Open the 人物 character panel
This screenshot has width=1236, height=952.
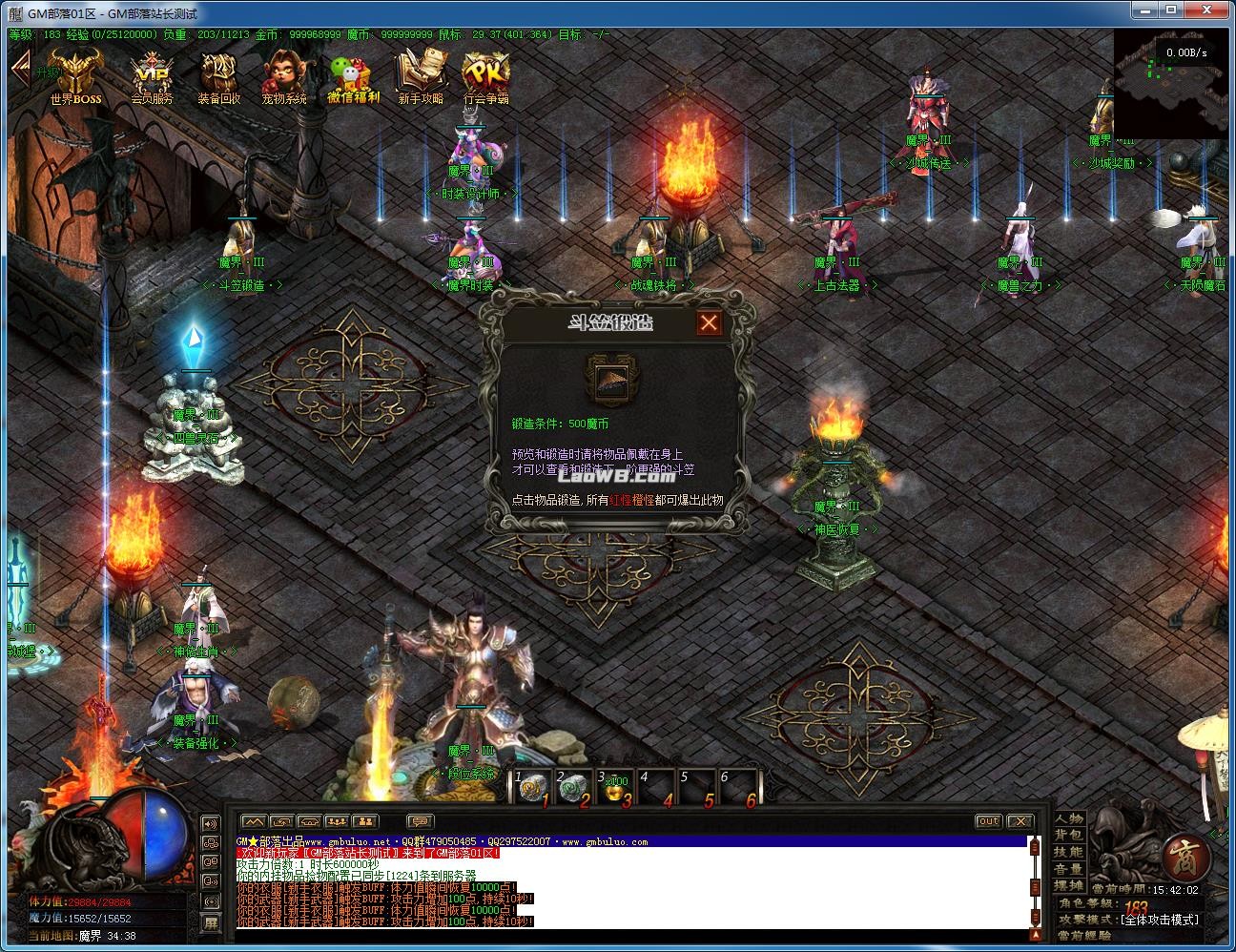point(1068,818)
